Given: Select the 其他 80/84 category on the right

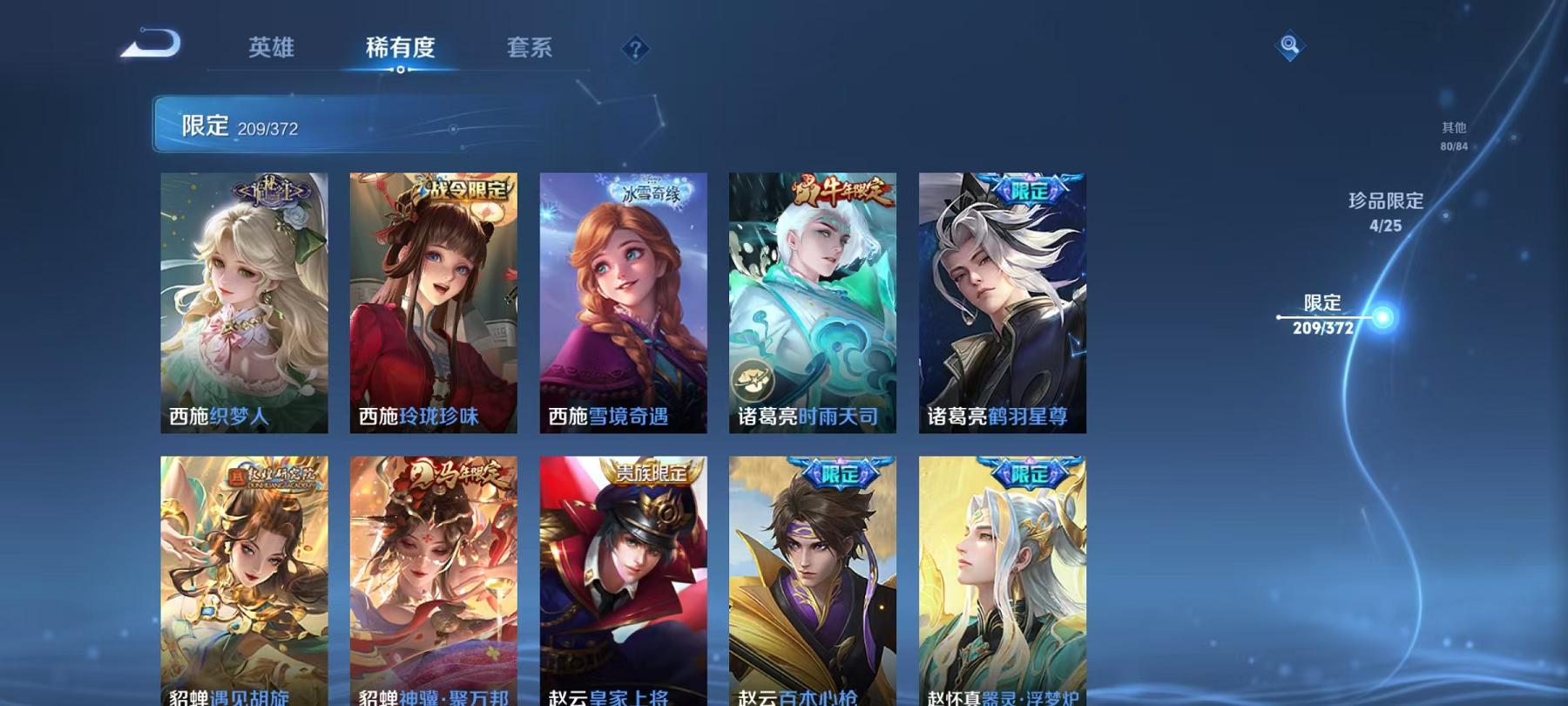Looking at the screenshot, I should [x=1452, y=132].
